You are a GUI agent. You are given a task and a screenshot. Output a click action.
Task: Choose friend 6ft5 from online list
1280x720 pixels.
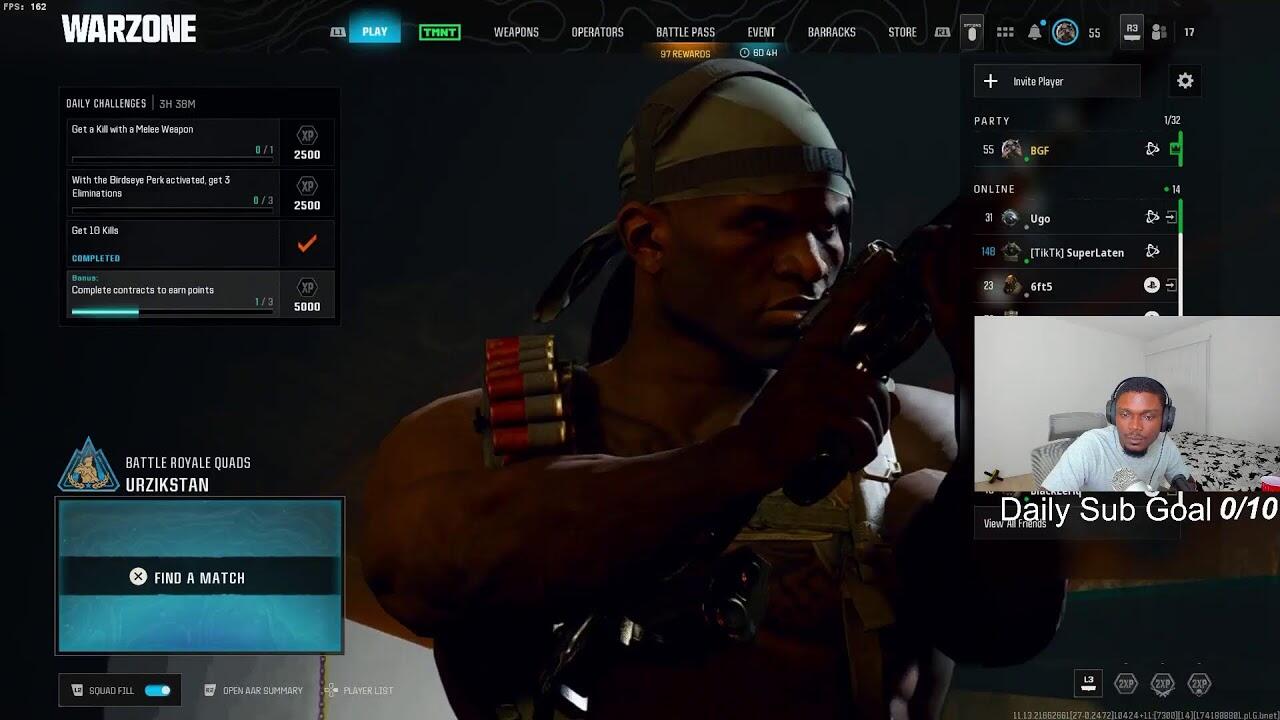coord(1041,286)
